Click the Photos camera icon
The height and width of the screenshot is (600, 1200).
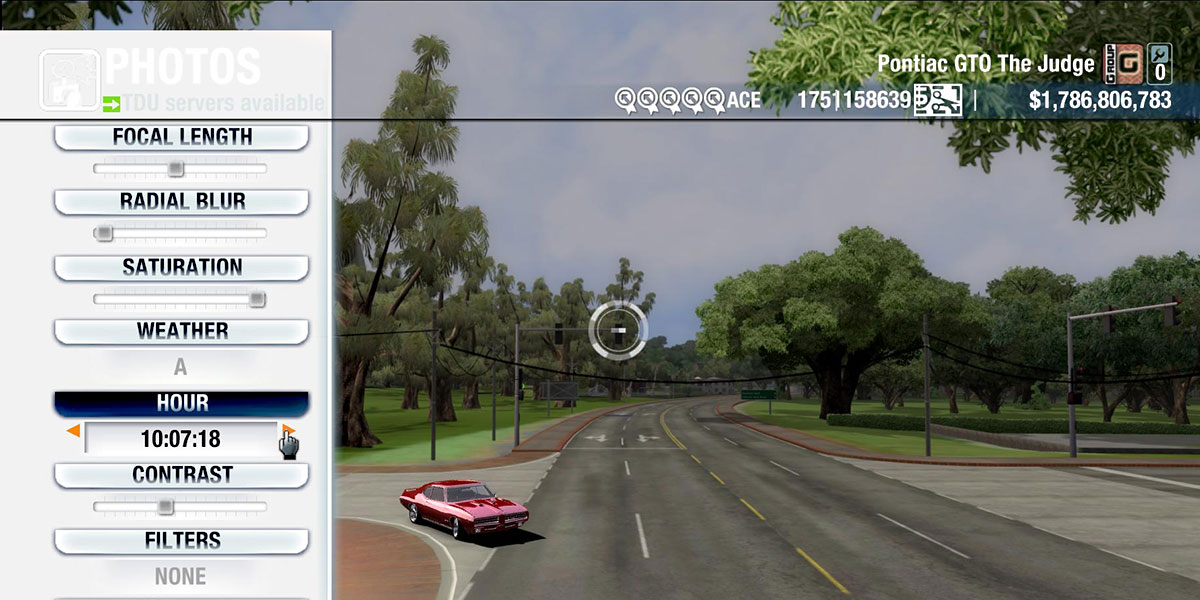click(x=68, y=79)
